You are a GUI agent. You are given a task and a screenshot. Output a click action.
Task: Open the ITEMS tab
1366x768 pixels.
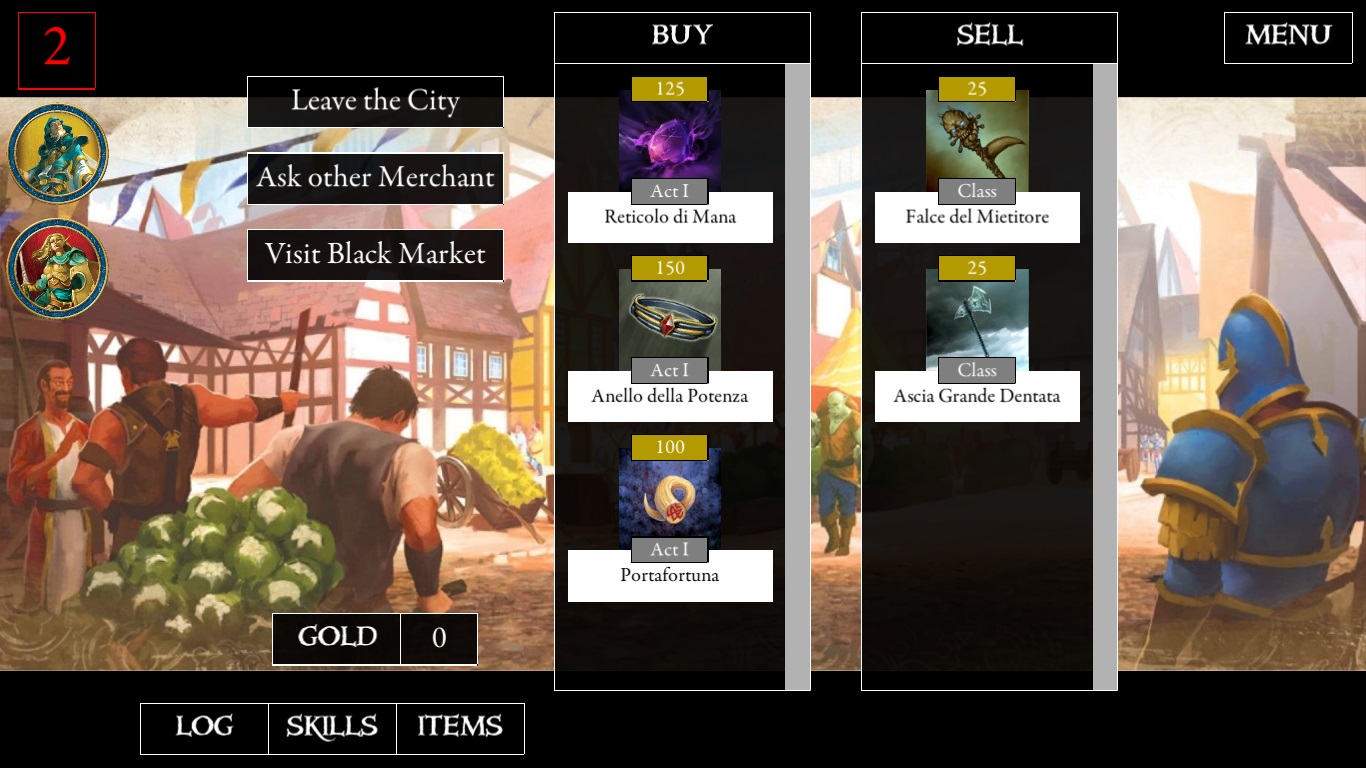460,728
